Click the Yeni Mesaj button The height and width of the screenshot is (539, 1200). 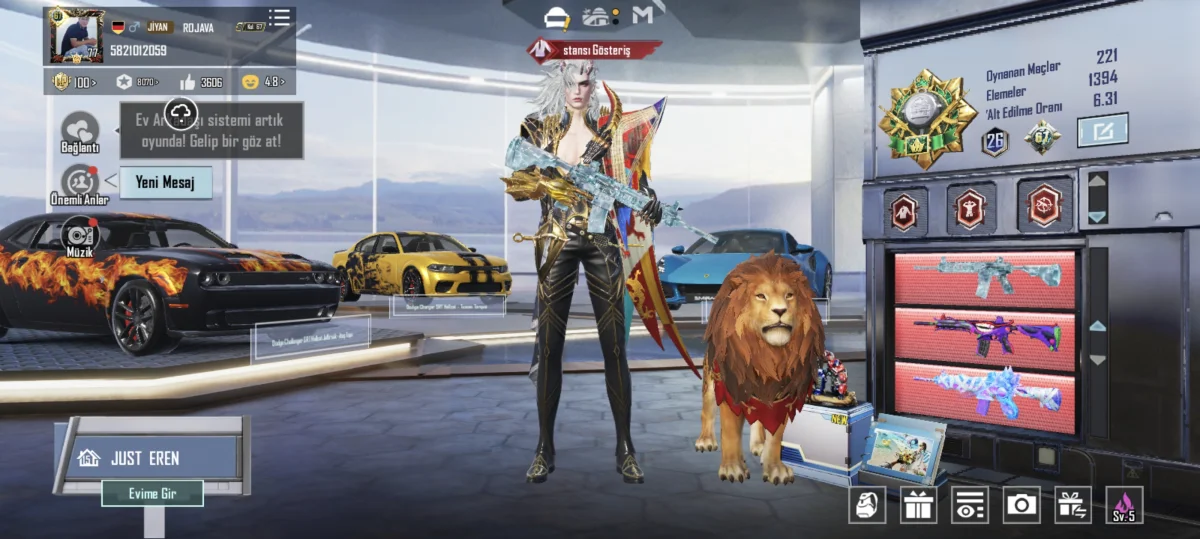[x=165, y=183]
